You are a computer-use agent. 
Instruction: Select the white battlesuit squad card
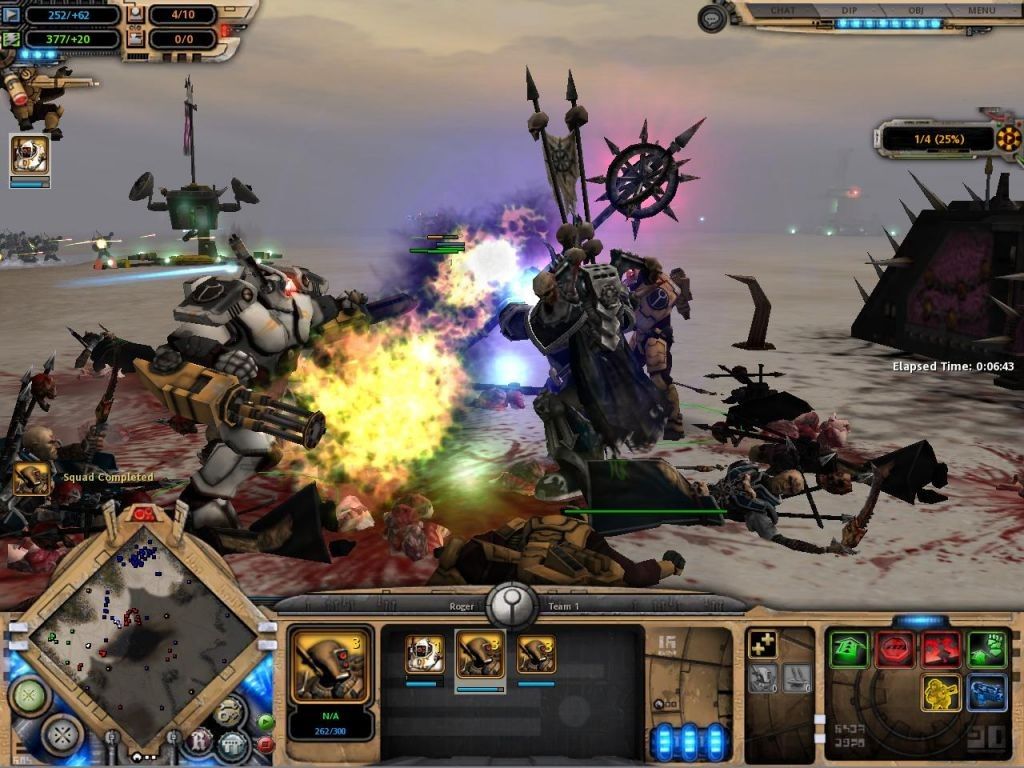(424, 655)
